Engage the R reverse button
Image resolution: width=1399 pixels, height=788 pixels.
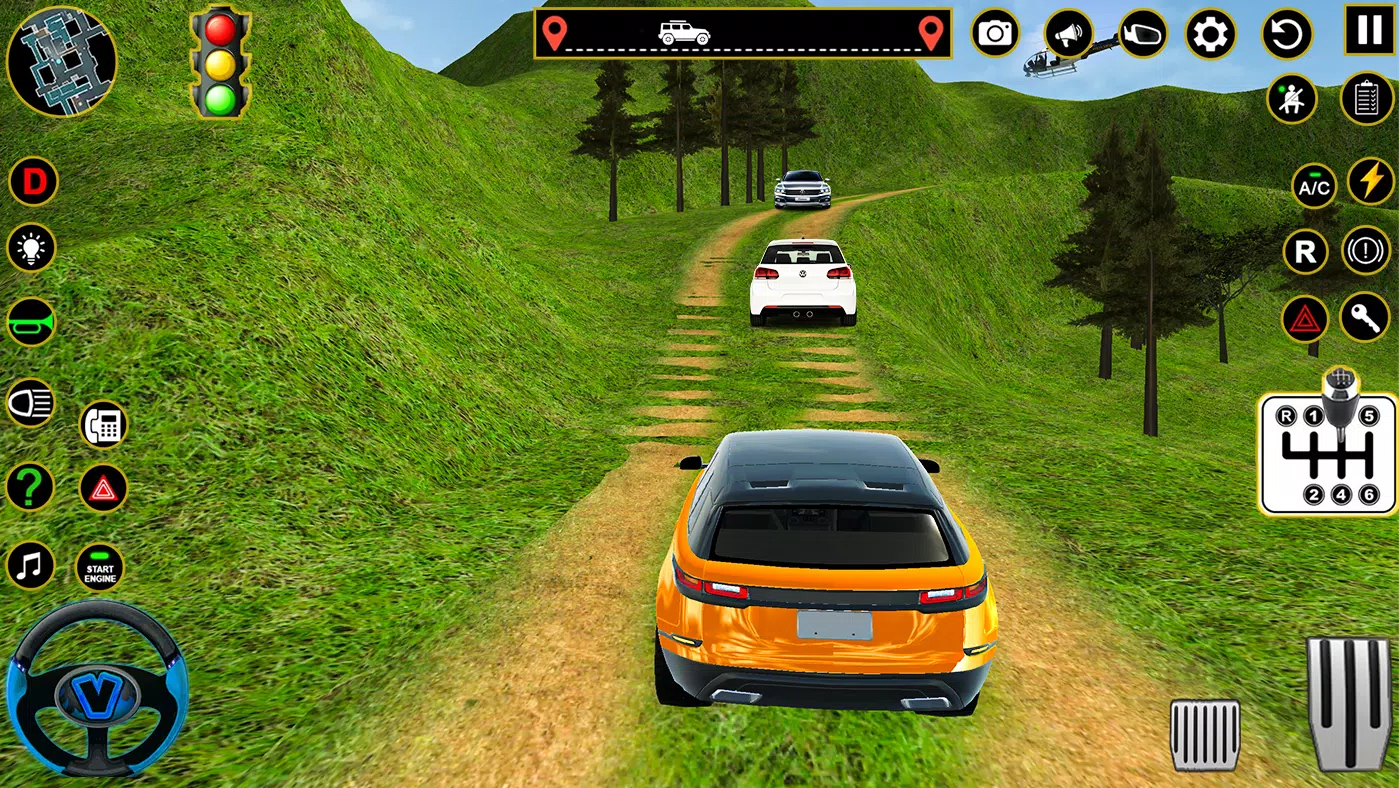(1306, 252)
